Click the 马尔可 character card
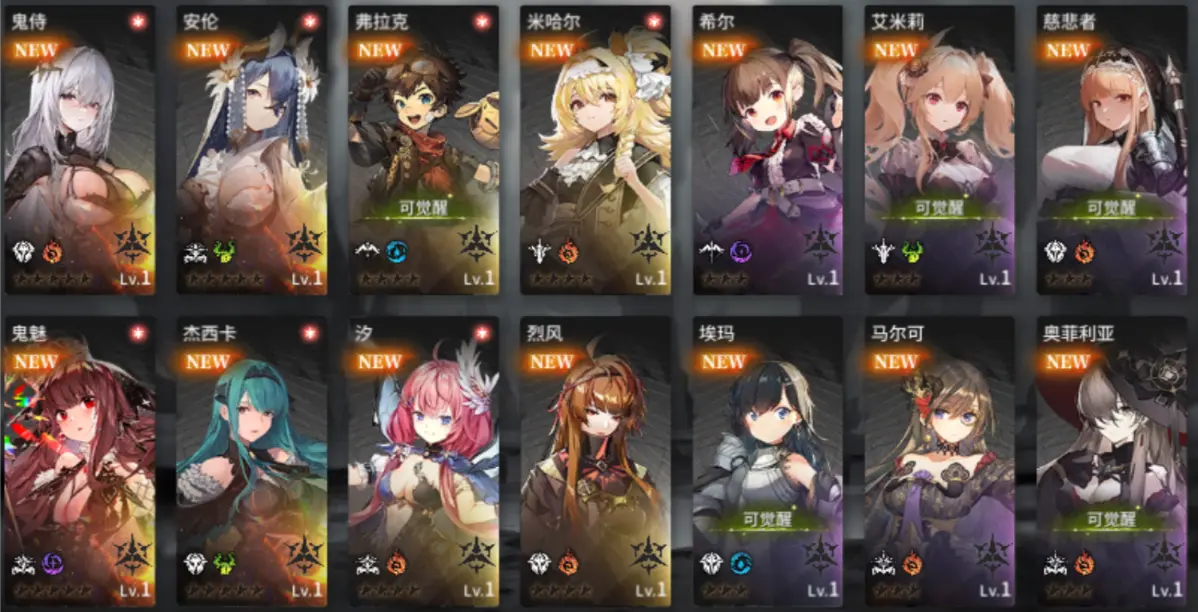Viewport: 1198px width, 612px height. point(940,460)
